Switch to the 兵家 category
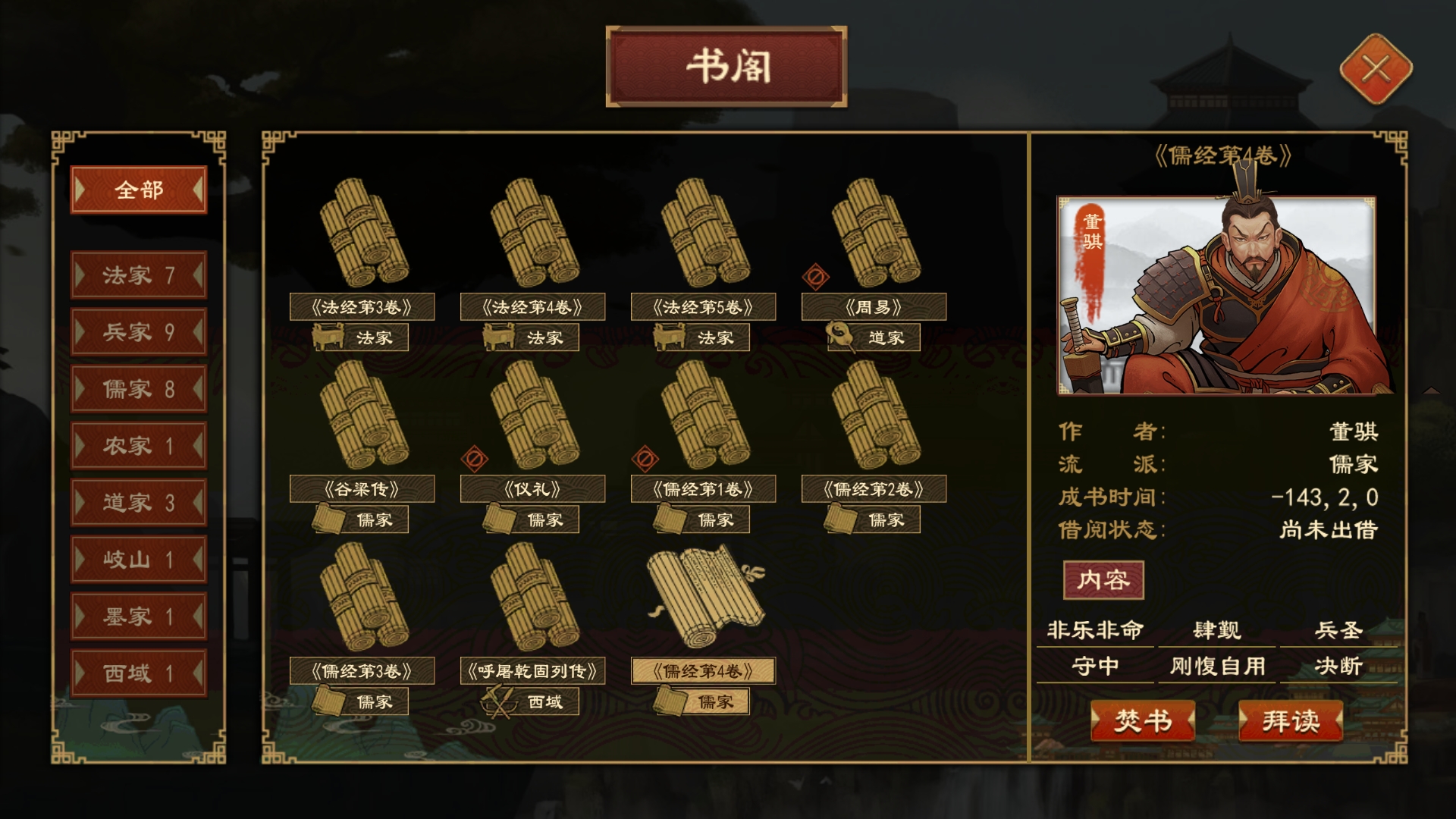 click(x=138, y=332)
